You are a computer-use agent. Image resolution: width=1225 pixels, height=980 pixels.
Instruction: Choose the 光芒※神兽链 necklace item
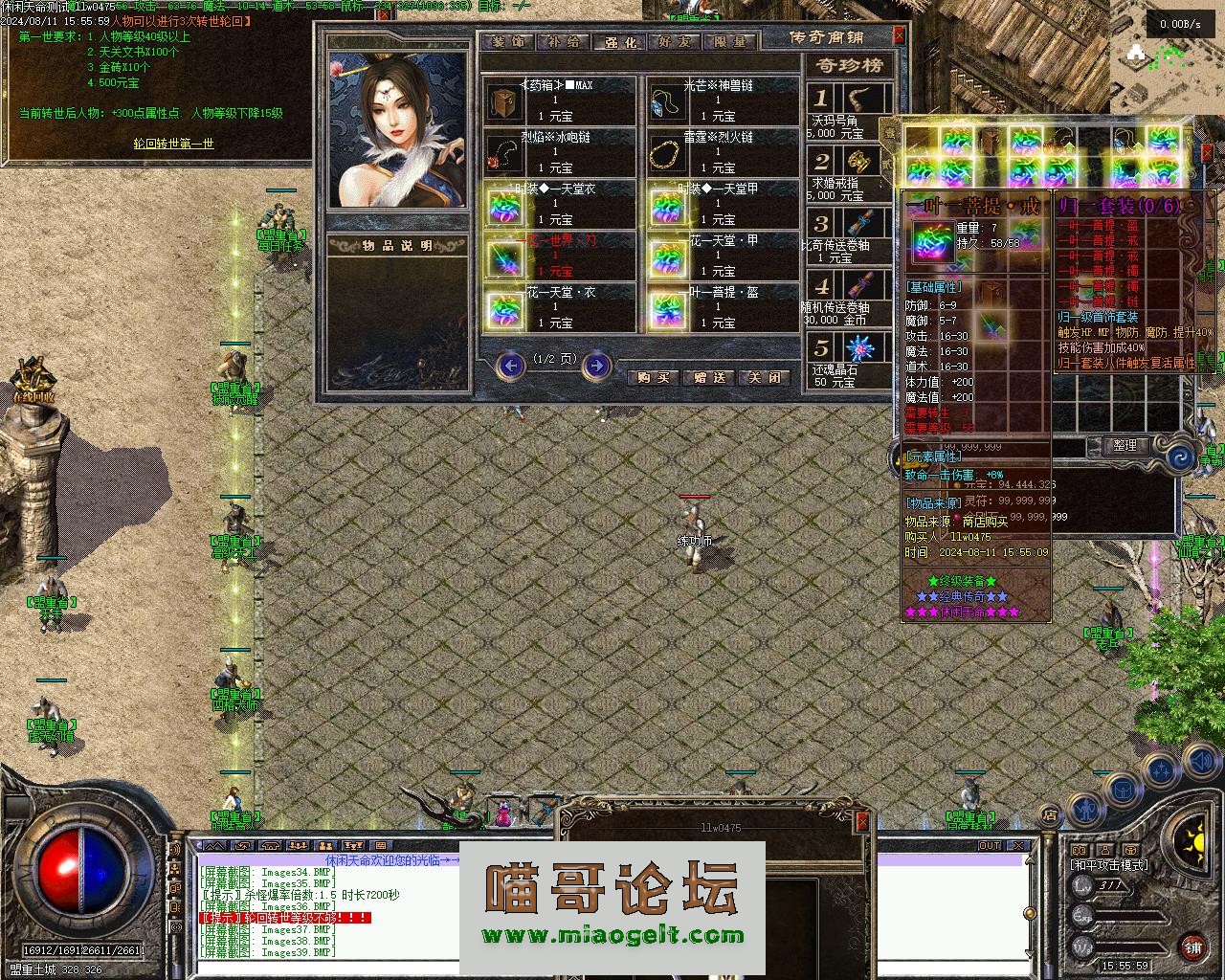723,100
